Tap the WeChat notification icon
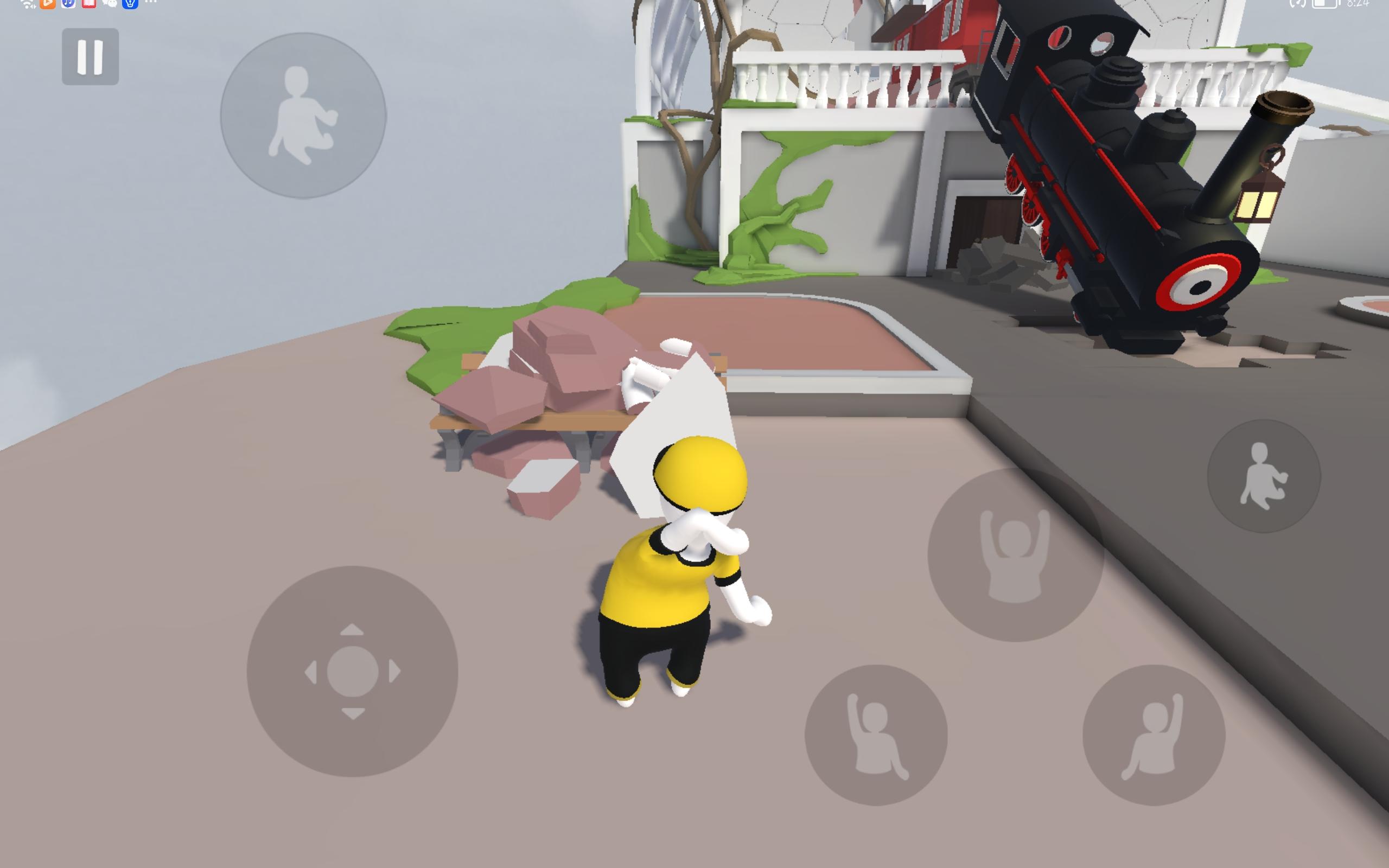The image size is (1389, 868). pos(110,4)
